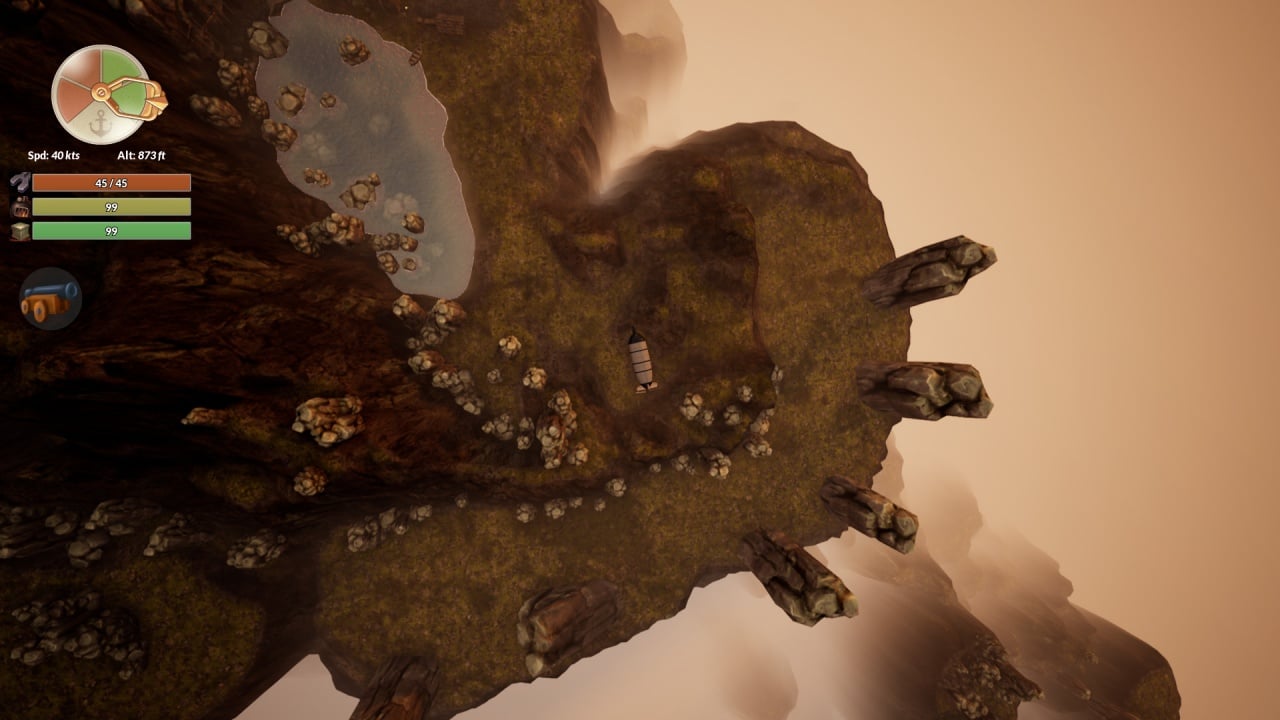Click the furnace fuel icon
Image resolution: width=1280 pixels, height=720 pixels.
tap(20, 207)
